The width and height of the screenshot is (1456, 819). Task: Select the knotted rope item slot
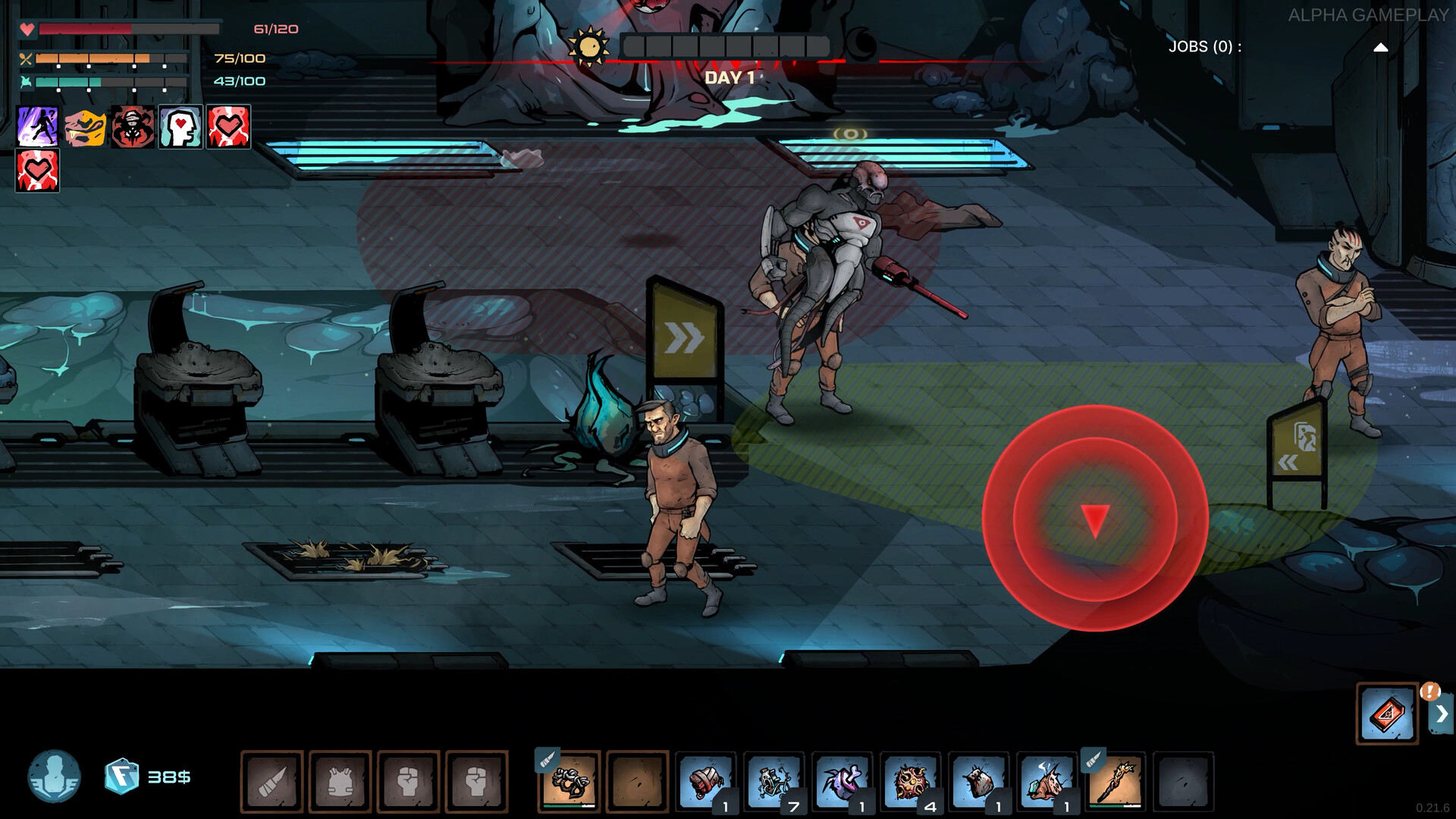pos(570,781)
